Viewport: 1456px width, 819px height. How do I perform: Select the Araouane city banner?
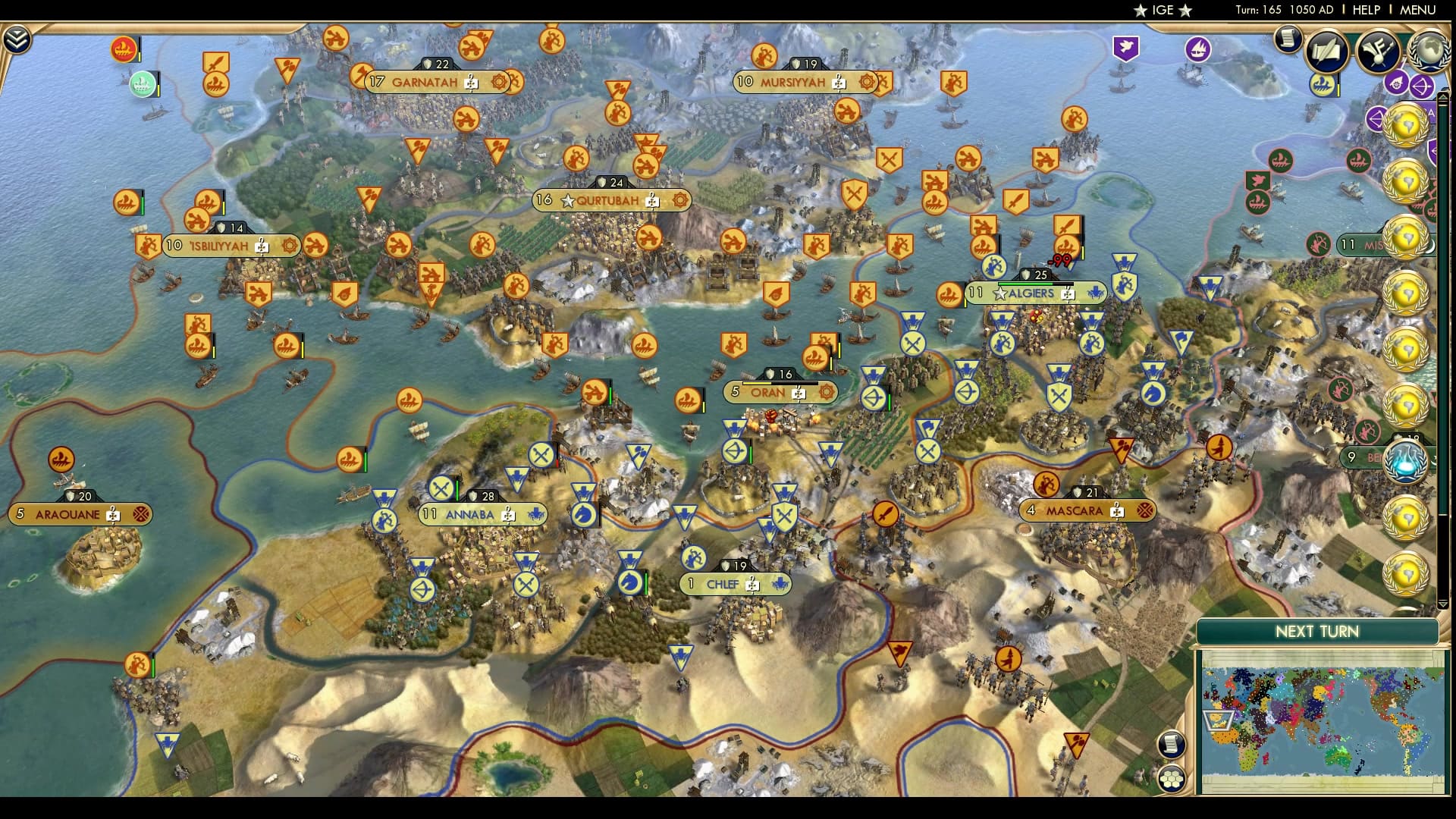pyautogui.click(x=68, y=515)
